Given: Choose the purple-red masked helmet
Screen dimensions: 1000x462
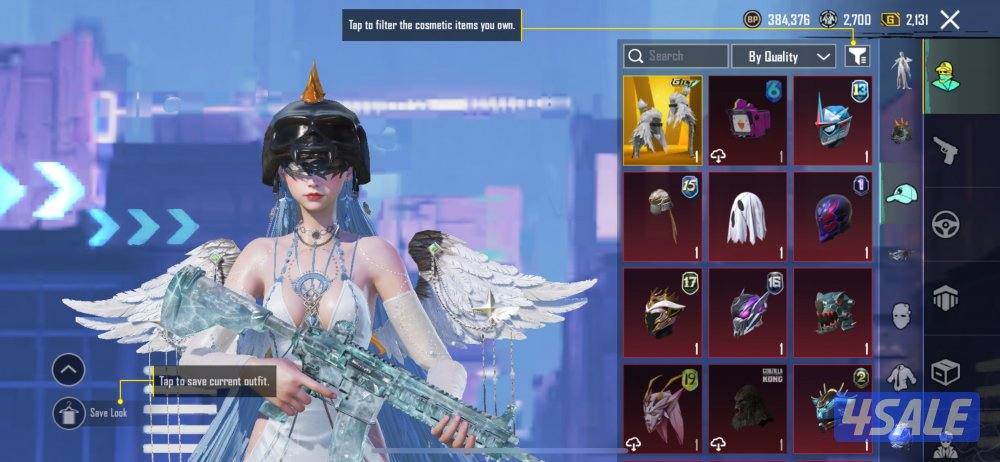Looking at the screenshot, I should tap(832, 214).
